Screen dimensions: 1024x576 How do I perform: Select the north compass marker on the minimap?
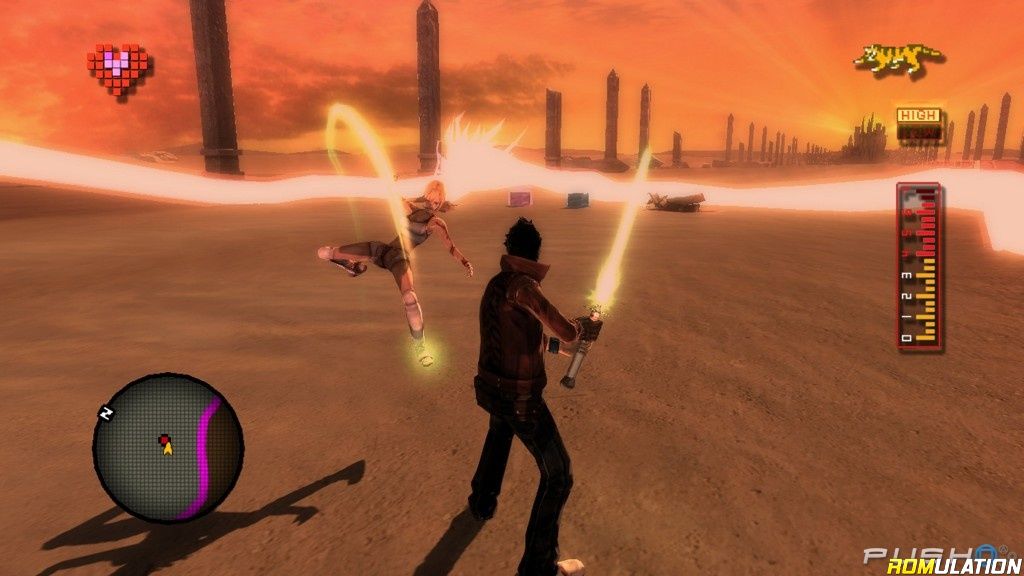pyautogui.click(x=104, y=411)
